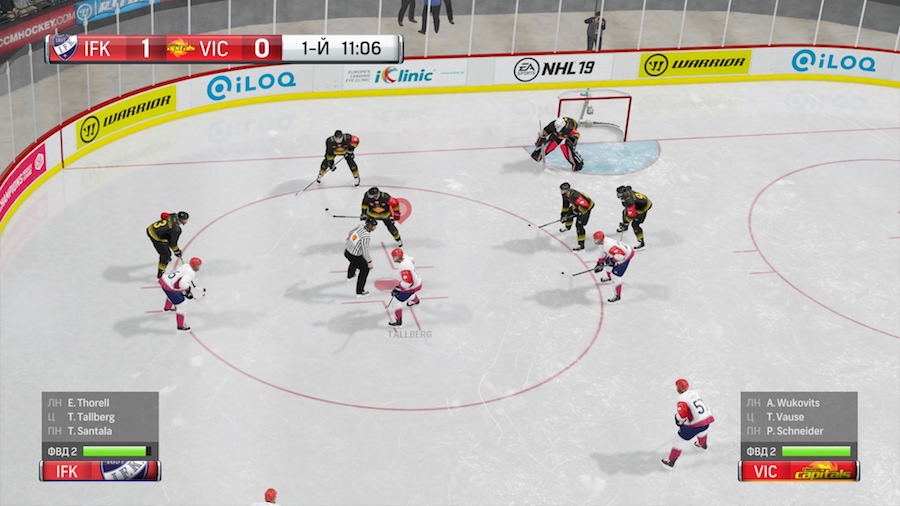Screen dimensions: 900x506
Task: Choose T. Tallberg in the IFK line list
Action: (x=90, y=417)
